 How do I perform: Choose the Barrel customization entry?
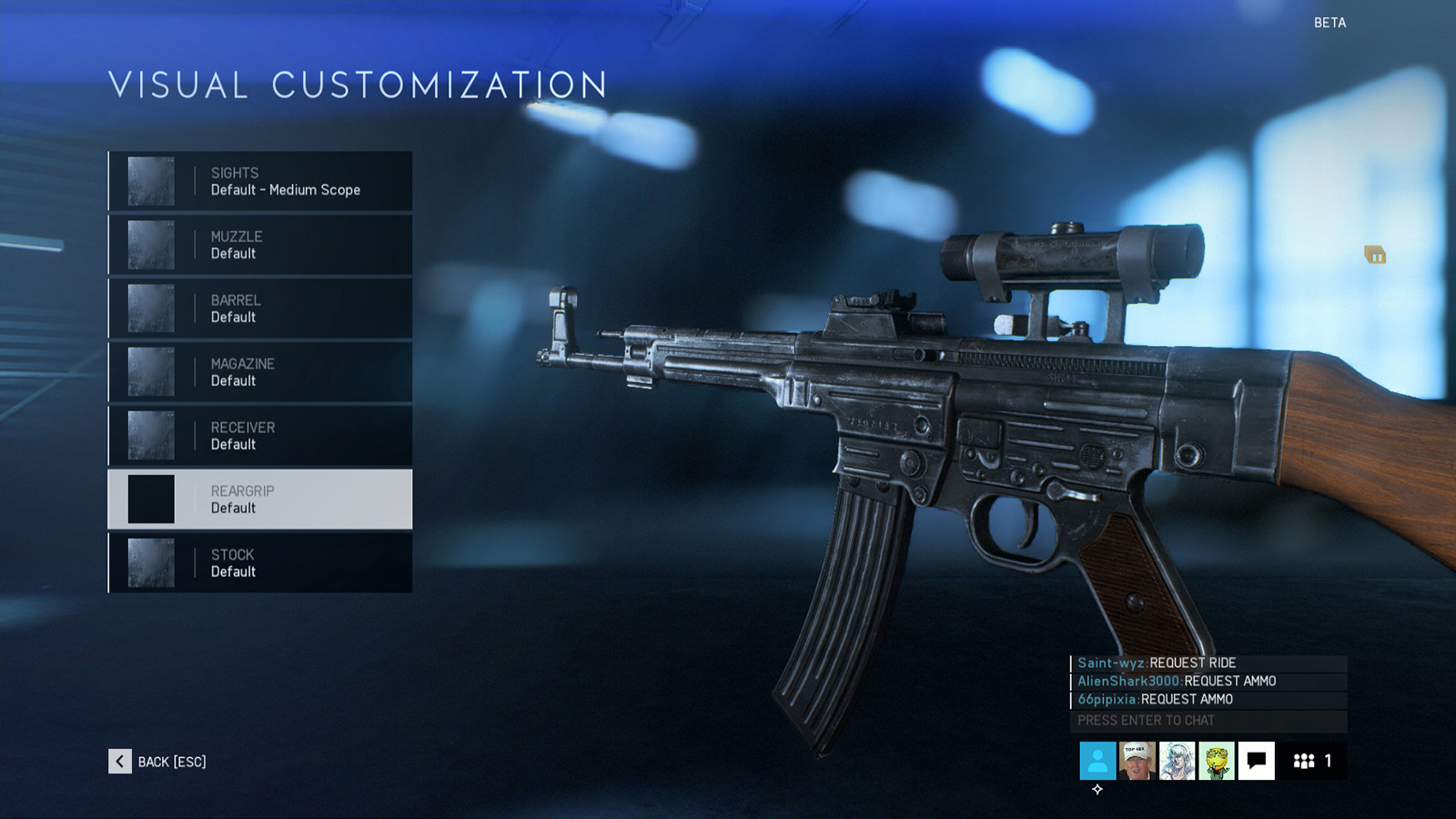point(260,308)
